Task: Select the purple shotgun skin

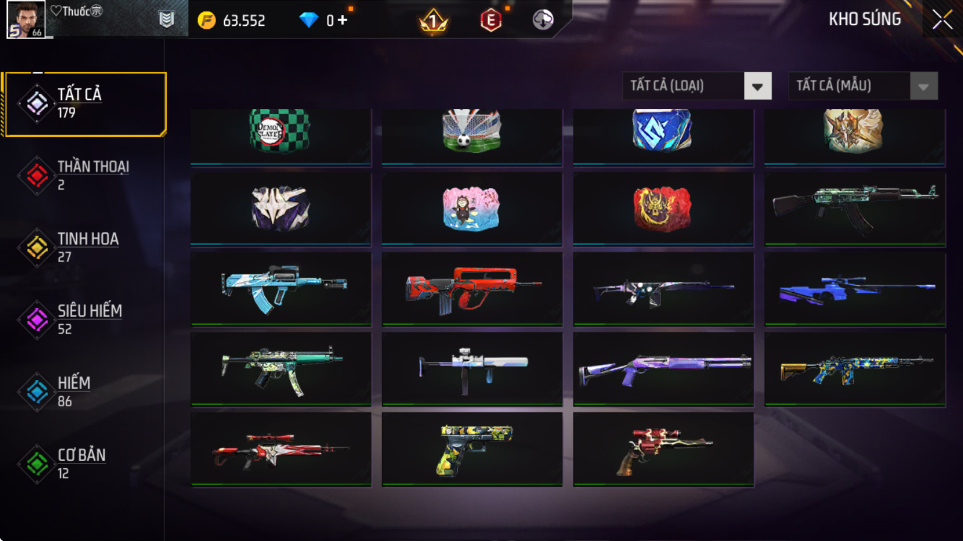Action: coord(663,369)
